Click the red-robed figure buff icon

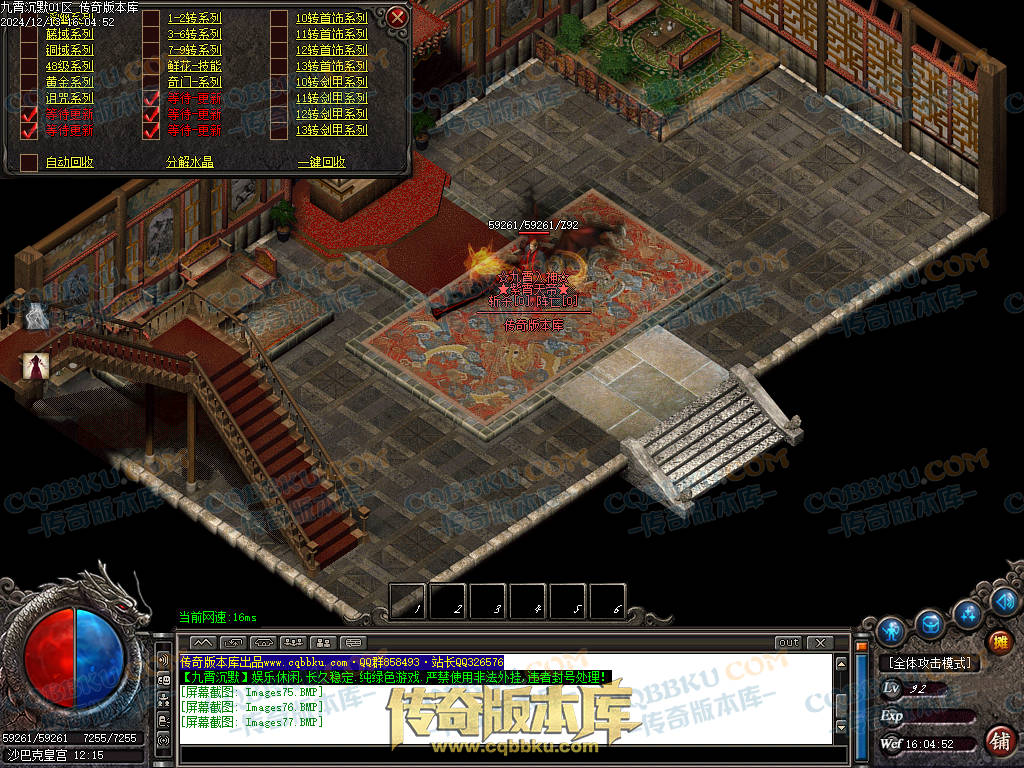pos(37,366)
